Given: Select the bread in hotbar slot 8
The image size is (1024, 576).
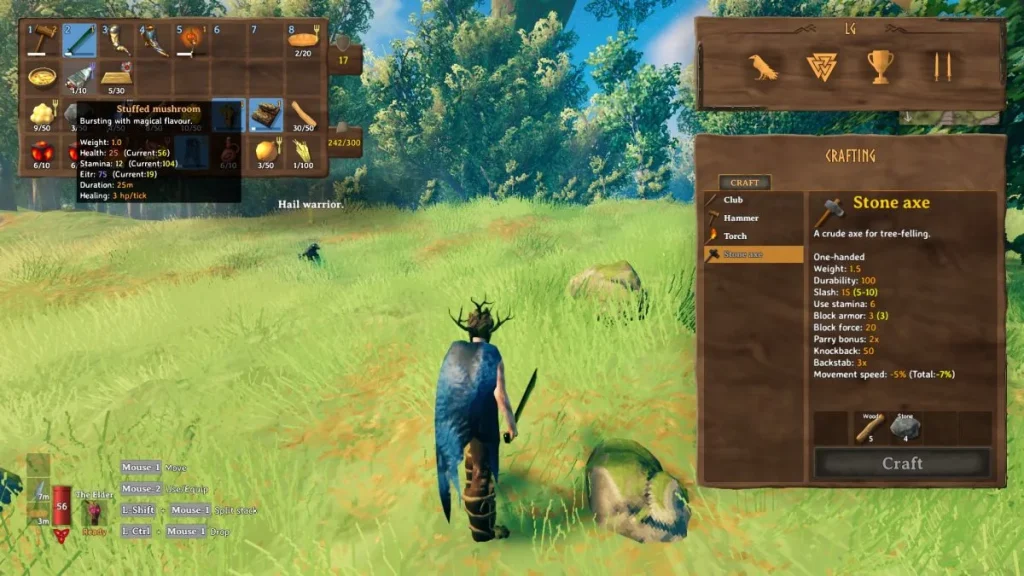Looking at the screenshot, I should [x=302, y=40].
